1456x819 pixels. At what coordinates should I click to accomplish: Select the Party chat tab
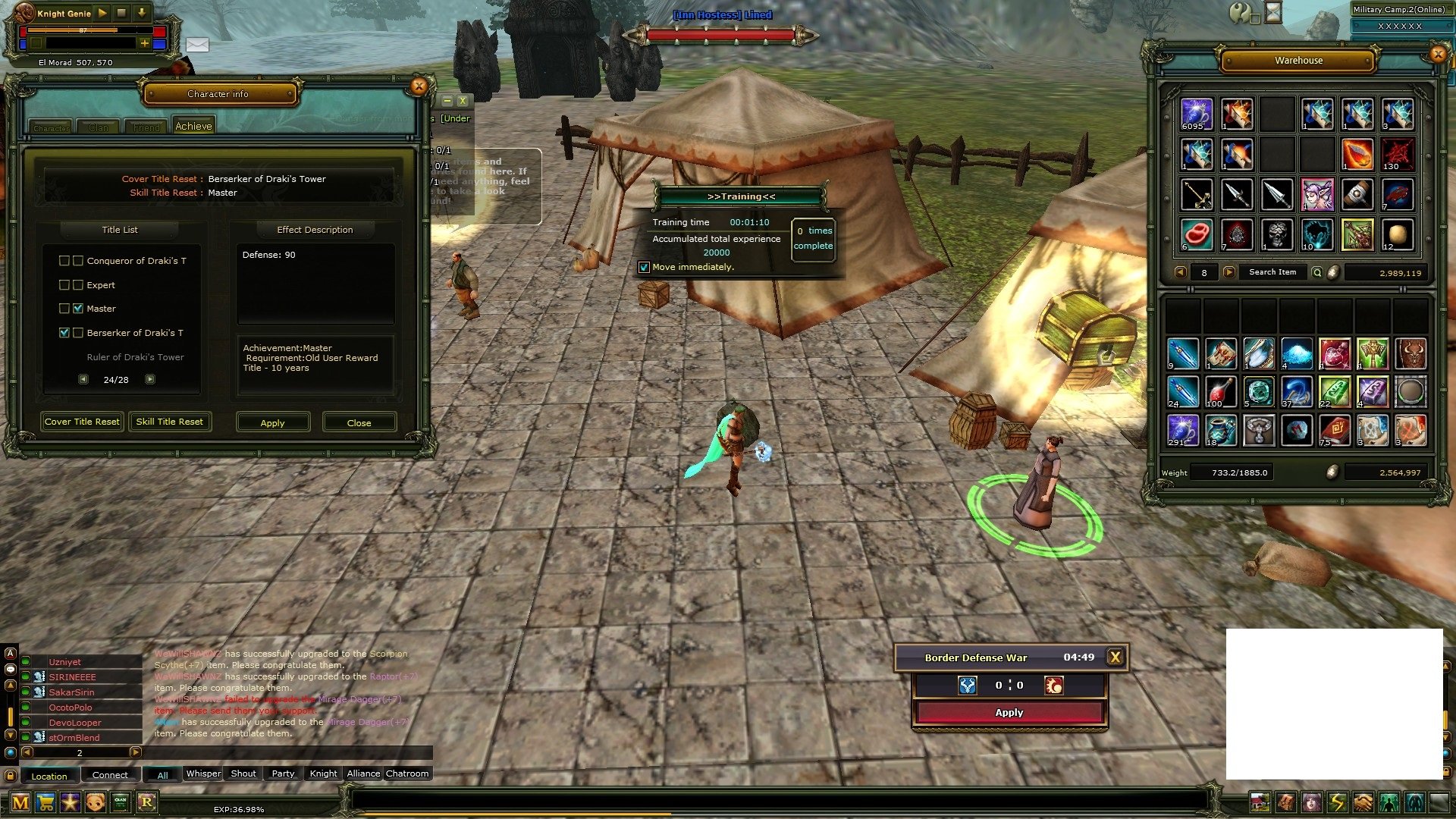click(283, 773)
